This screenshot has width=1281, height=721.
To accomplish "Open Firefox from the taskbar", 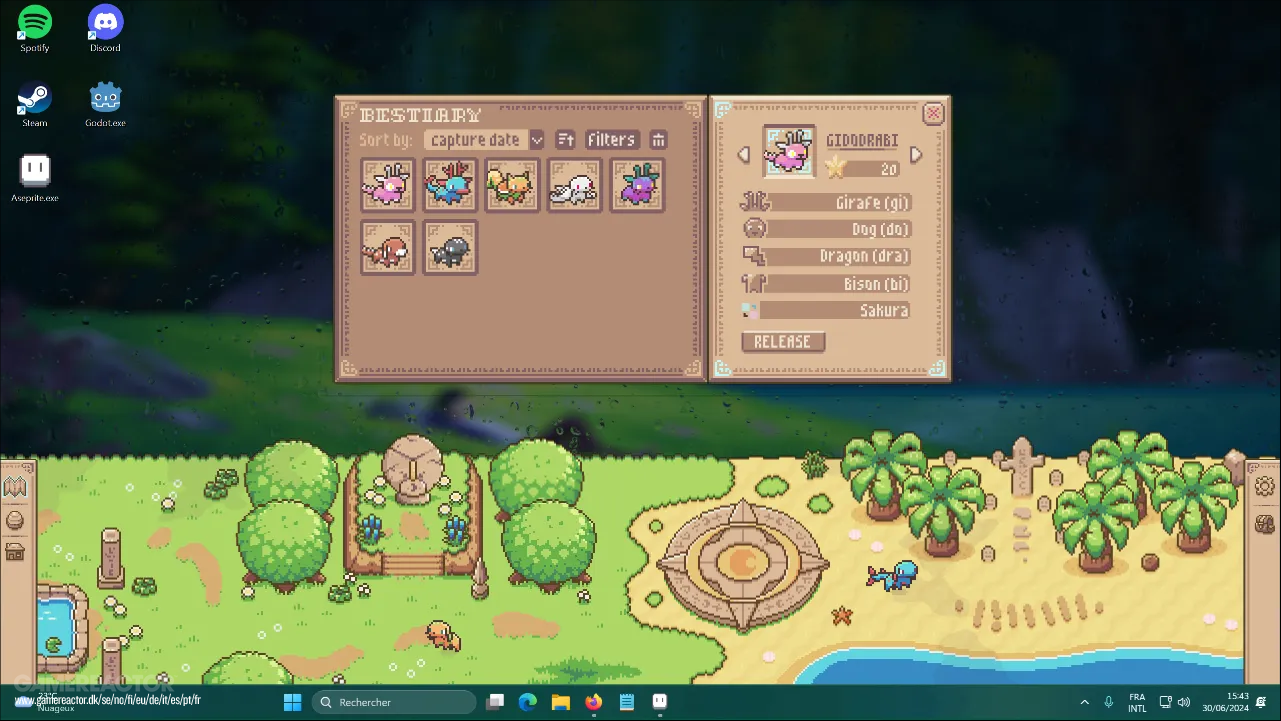I will click(x=593, y=702).
